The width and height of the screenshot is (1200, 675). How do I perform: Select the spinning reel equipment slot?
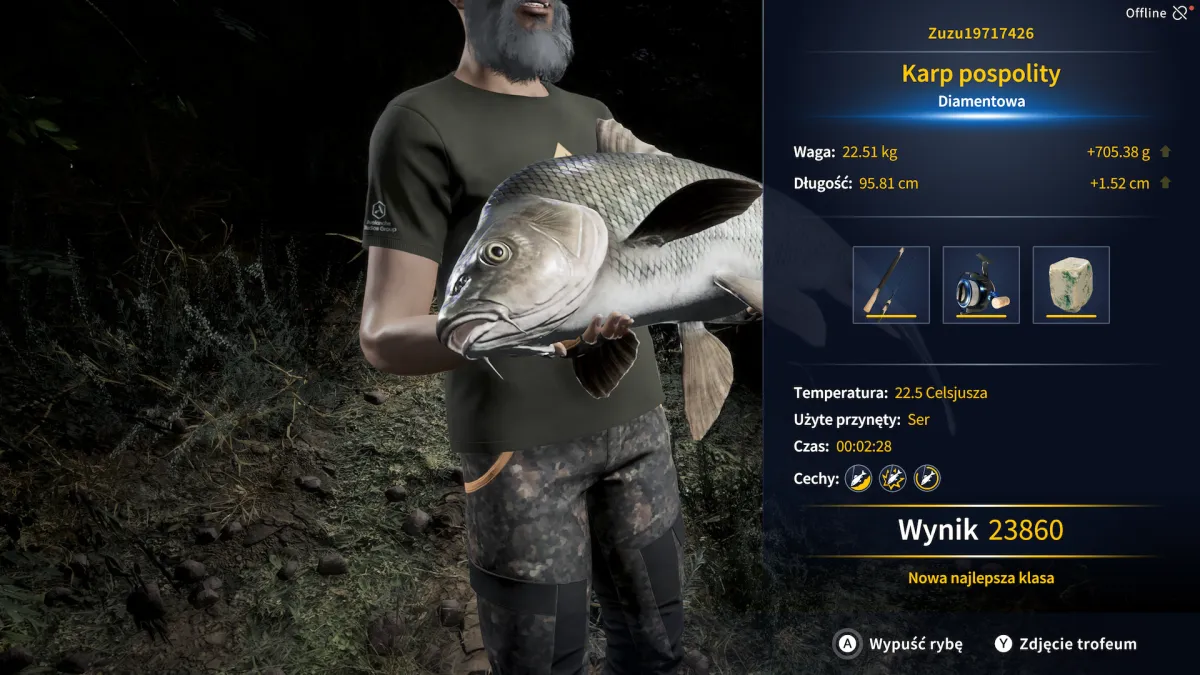click(x=981, y=285)
